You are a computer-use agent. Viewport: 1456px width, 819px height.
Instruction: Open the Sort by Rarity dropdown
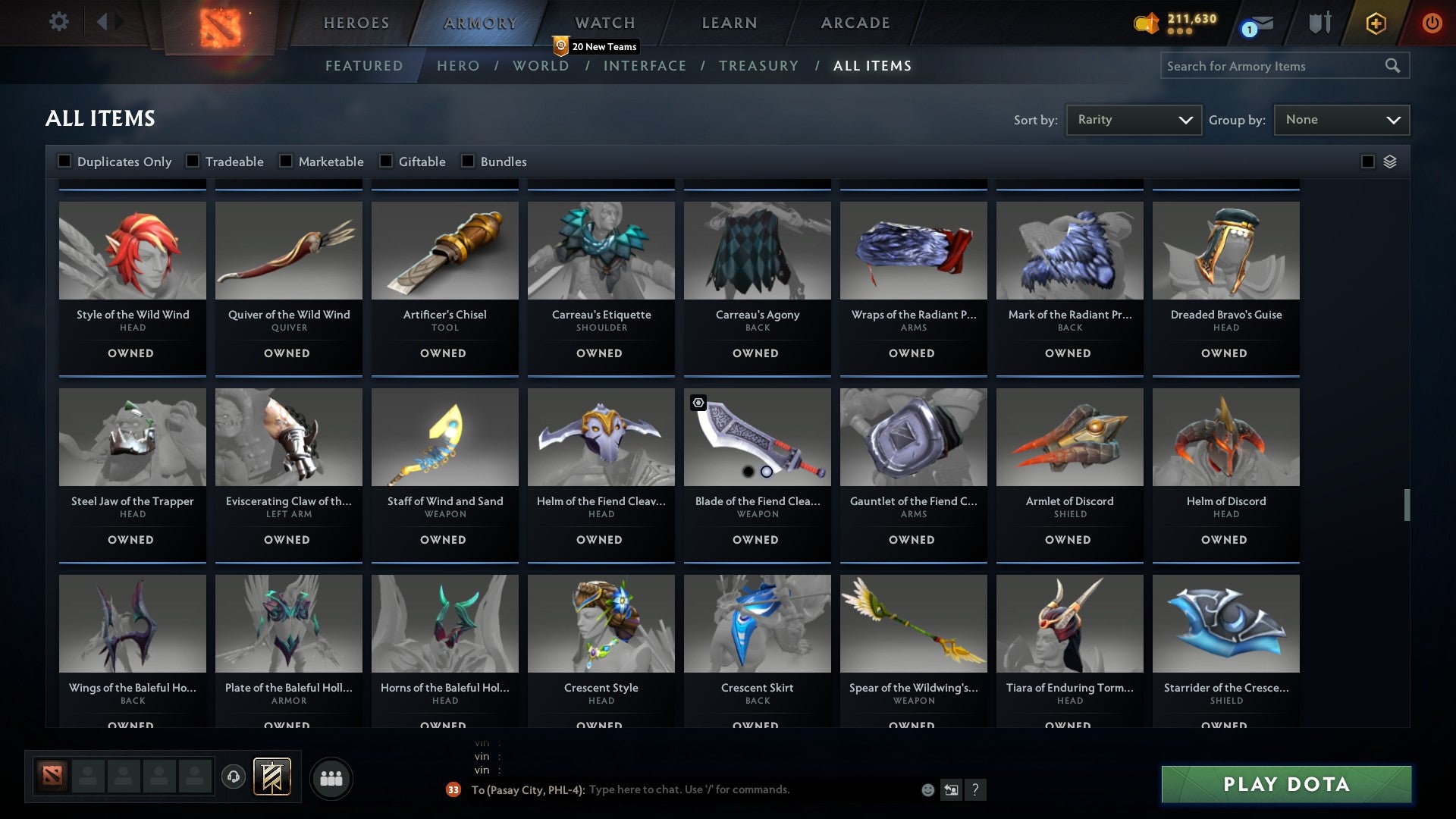tap(1133, 119)
